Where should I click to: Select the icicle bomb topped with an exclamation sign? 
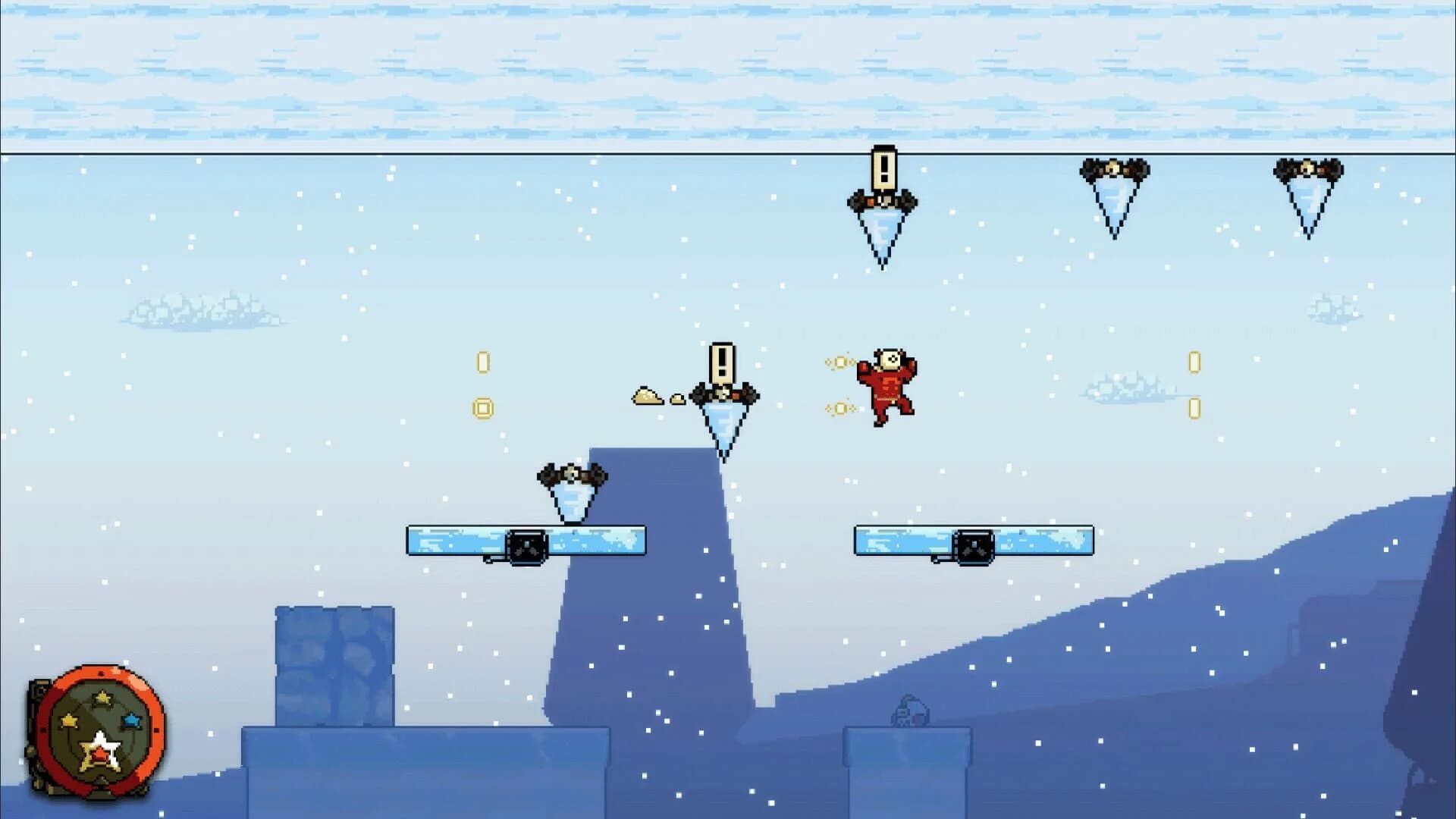click(x=724, y=394)
